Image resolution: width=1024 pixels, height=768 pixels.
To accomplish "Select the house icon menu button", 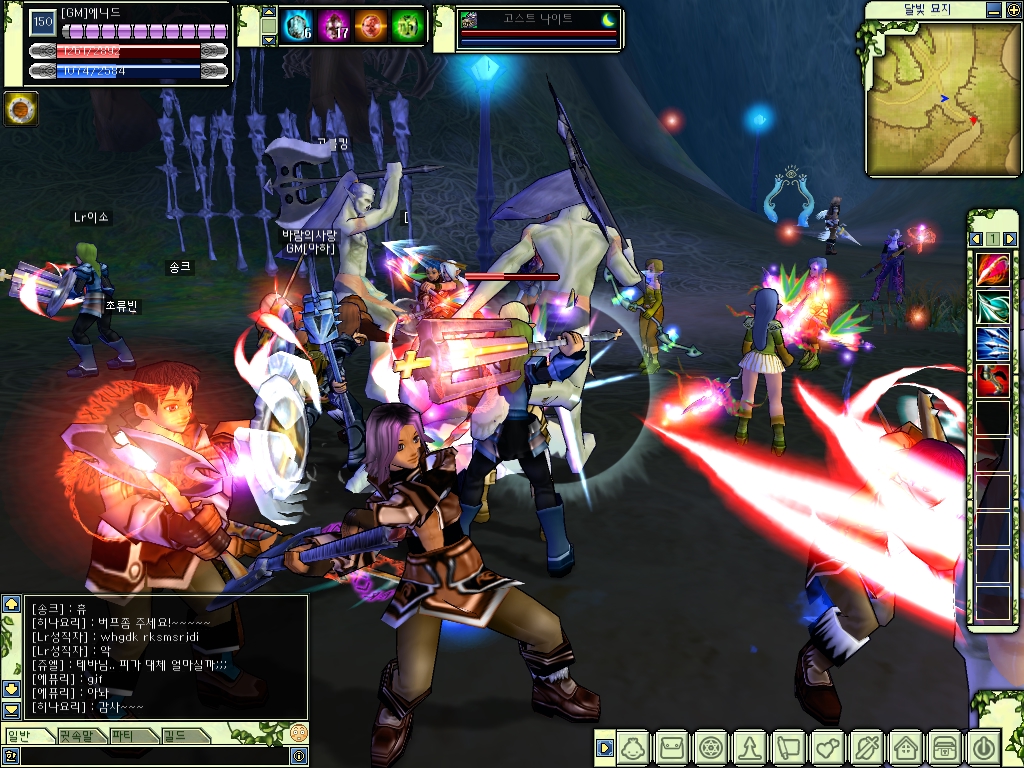I will 906,747.
